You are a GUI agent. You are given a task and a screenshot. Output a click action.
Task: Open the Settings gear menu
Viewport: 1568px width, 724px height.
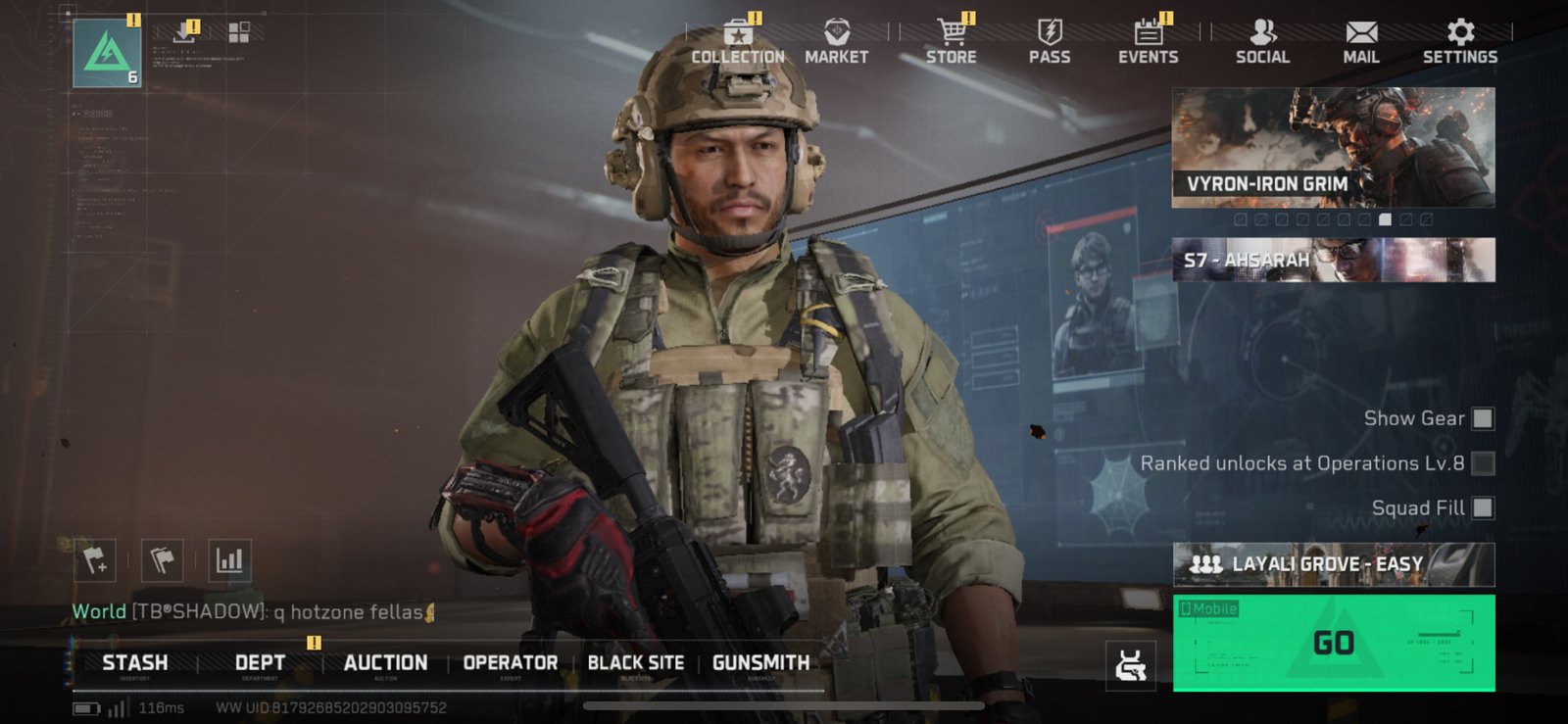(1459, 43)
